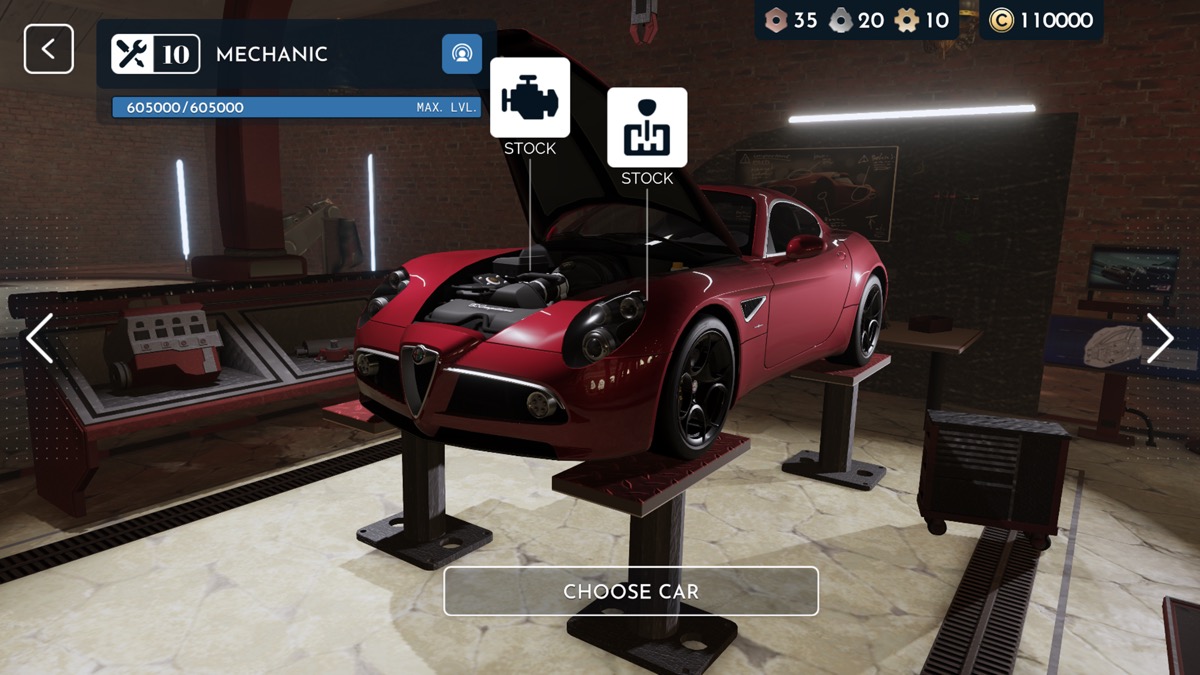Open the gold coin balance of 110000
The height and width of the screenshot is (675, 1200).
1042,20
